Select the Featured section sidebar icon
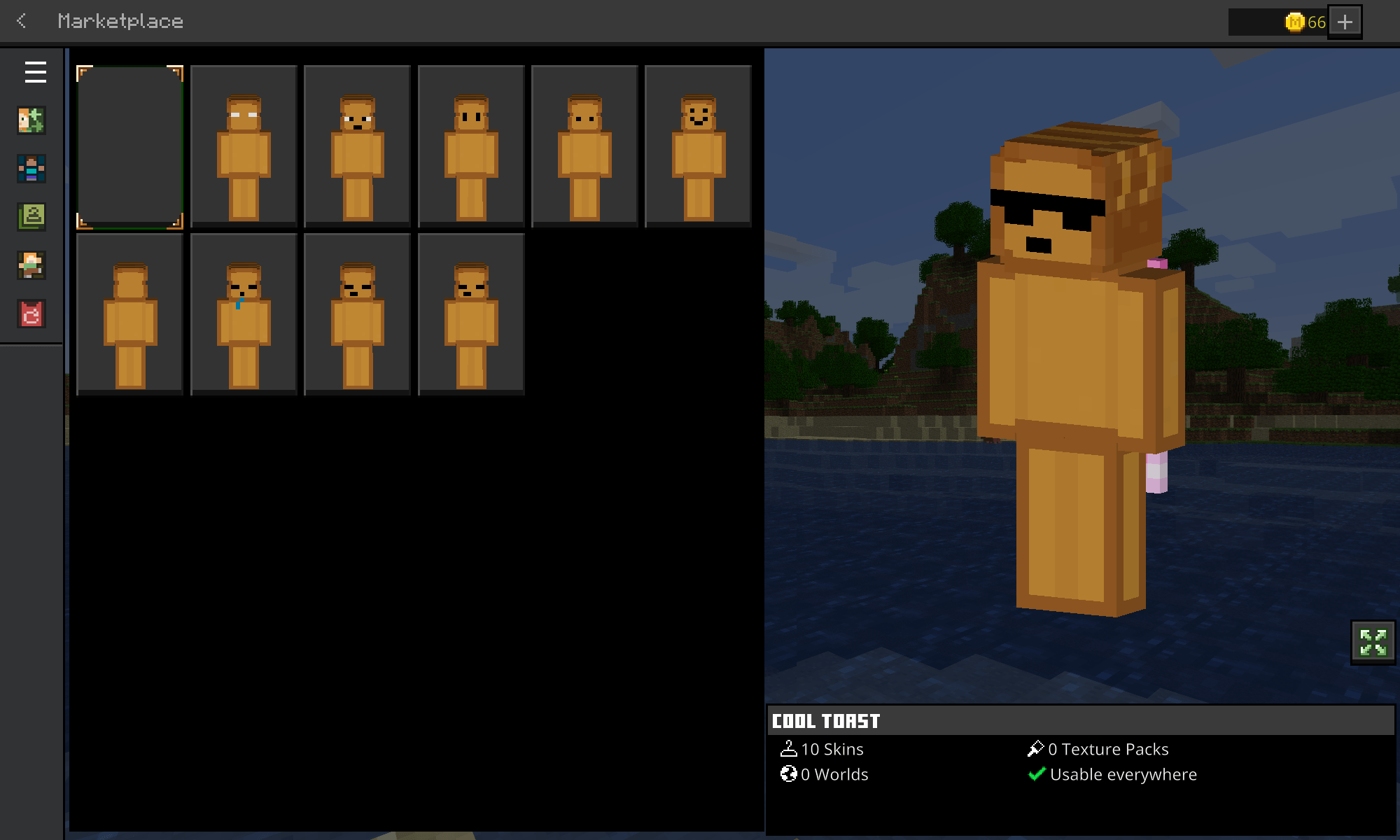Screen dimensions: 1400x840 pyautogui.click(x=31, y=120)
